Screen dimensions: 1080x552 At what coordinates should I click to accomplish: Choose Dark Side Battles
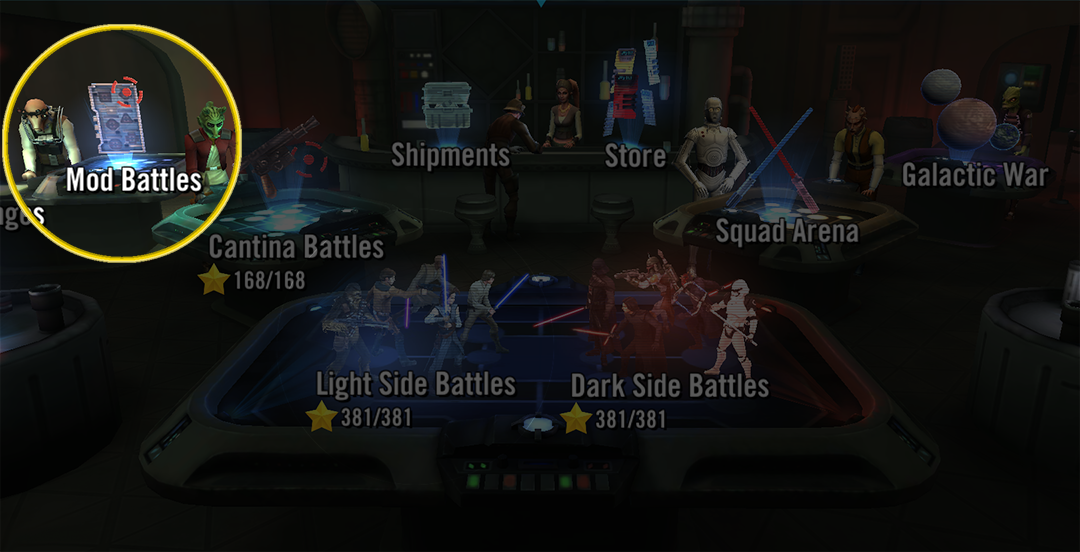669,386
